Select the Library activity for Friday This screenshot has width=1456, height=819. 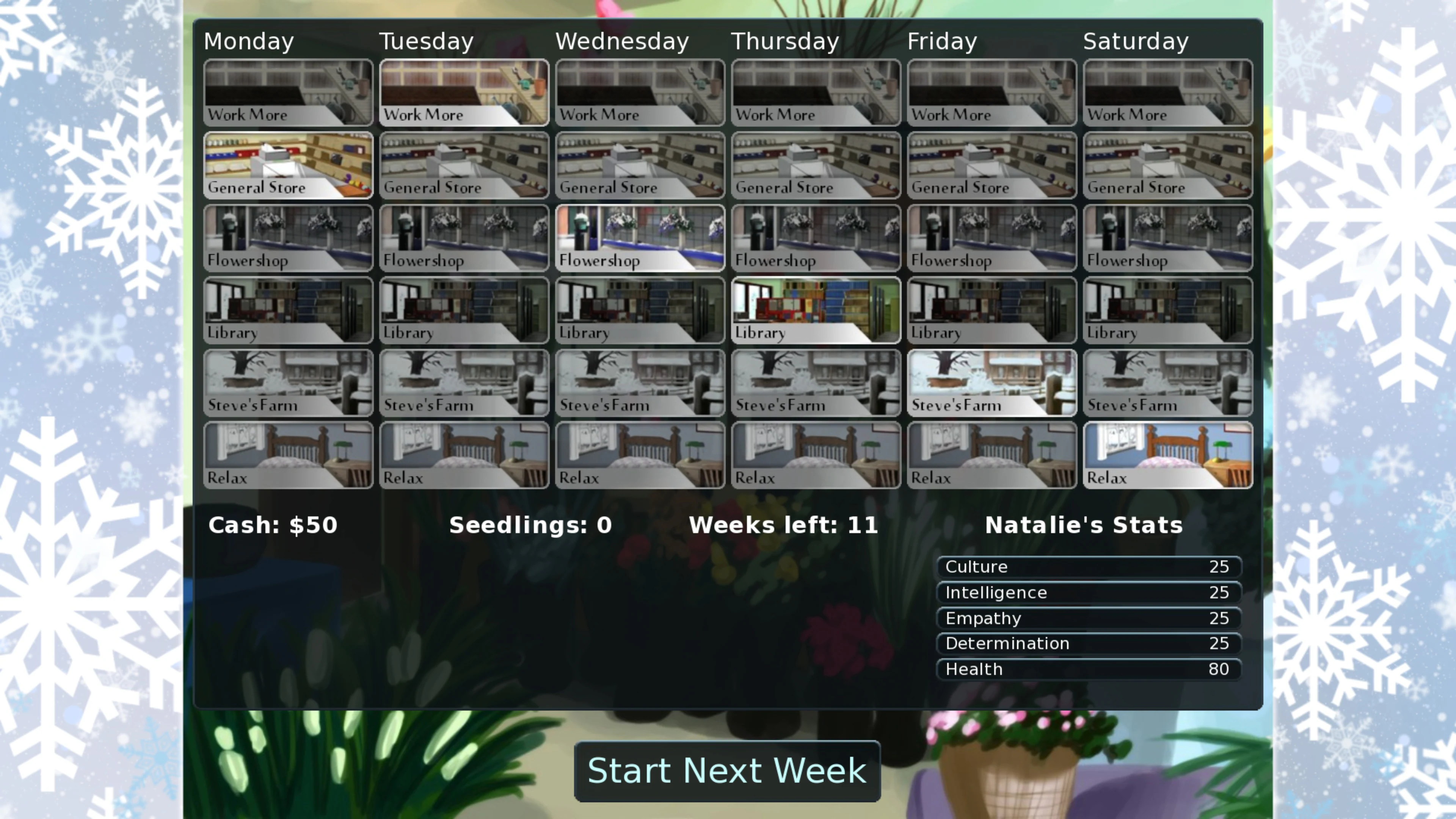click(992, 310)
